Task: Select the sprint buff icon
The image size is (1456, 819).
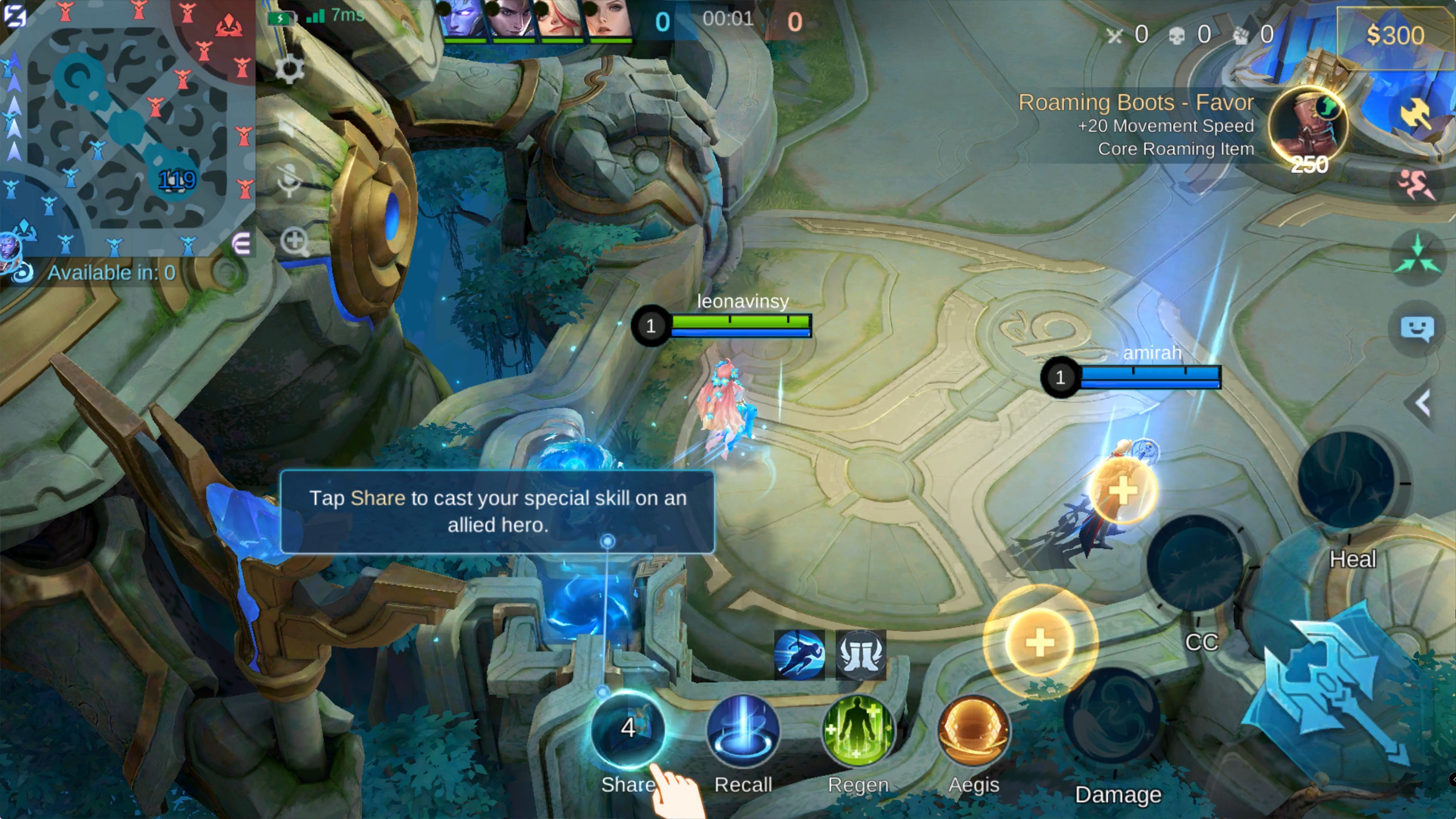Action: [799, 654]
